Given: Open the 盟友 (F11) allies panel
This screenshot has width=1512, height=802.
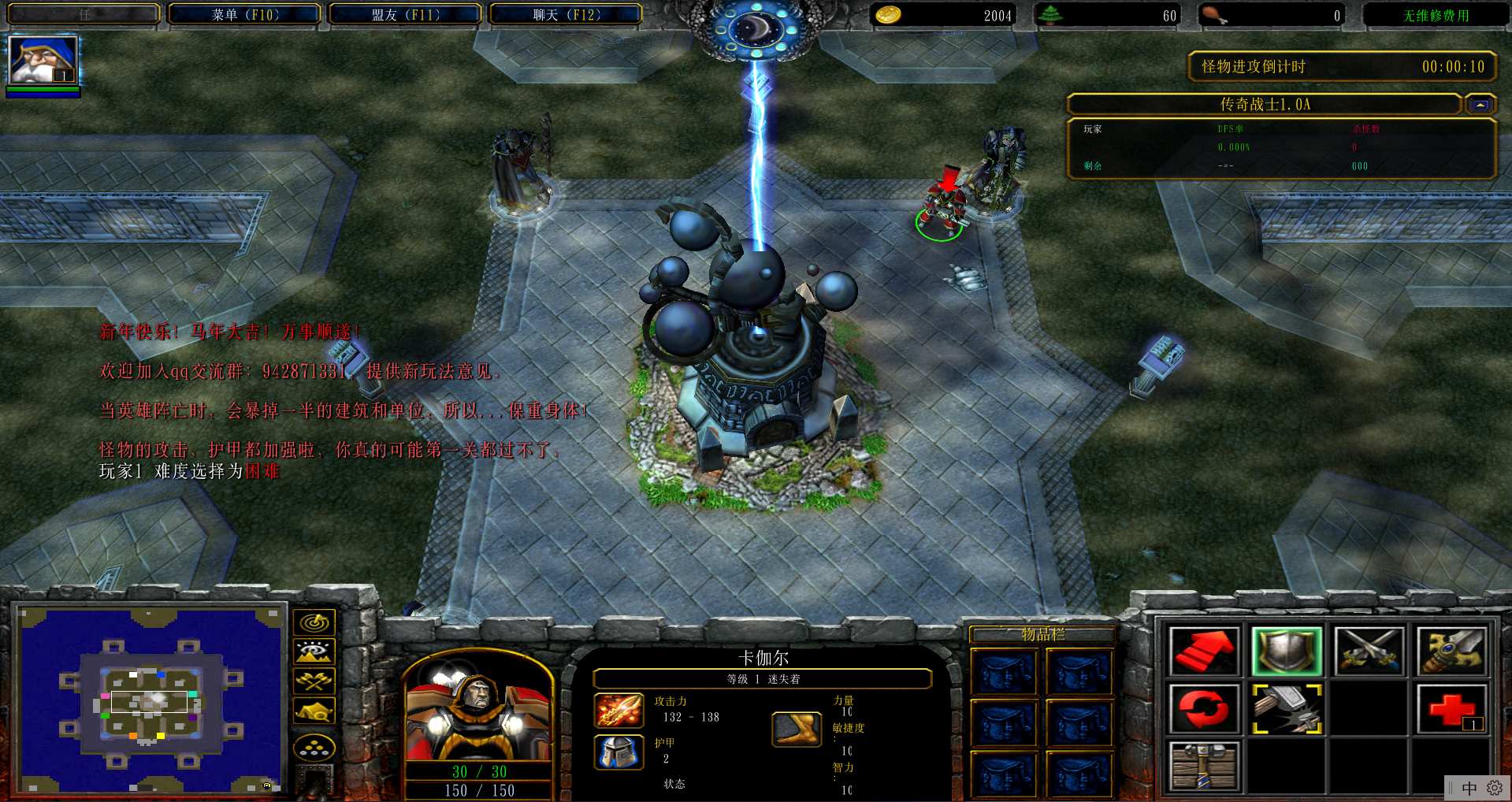Looking at the screenshot, I should pyautogui.click(x=406, y=14).
